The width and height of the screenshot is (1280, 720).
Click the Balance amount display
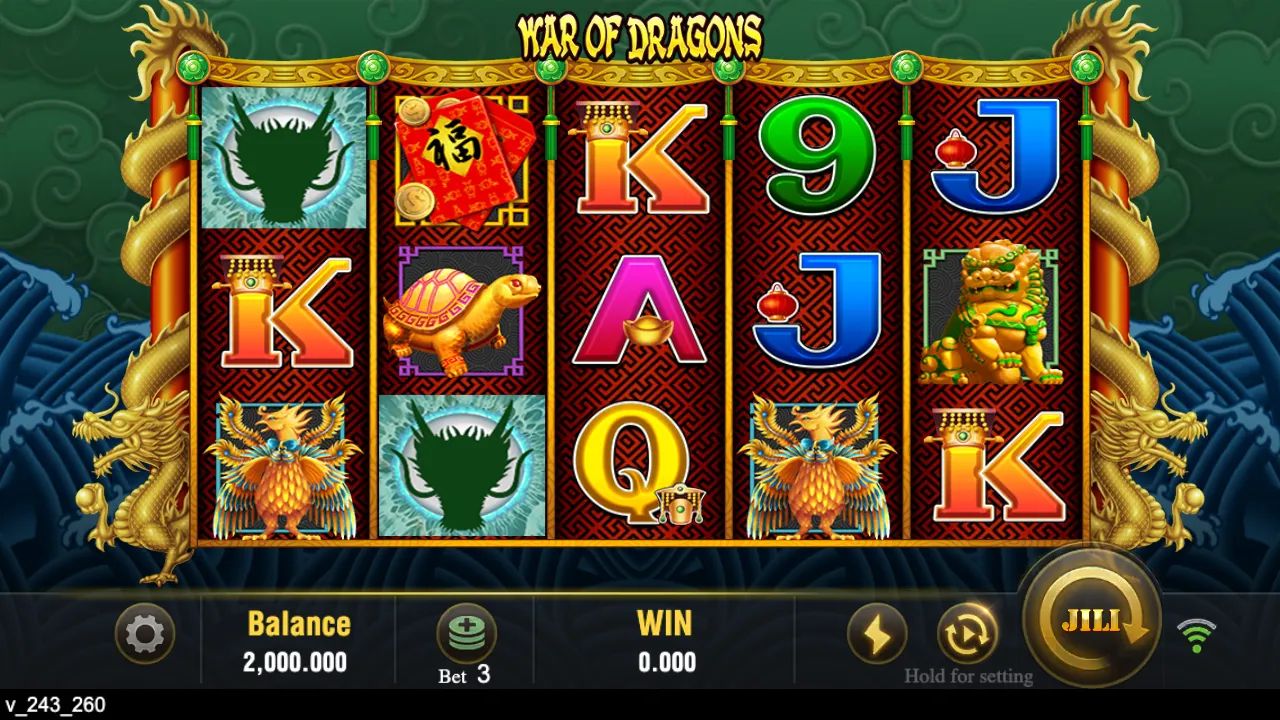tap(299, 661)
